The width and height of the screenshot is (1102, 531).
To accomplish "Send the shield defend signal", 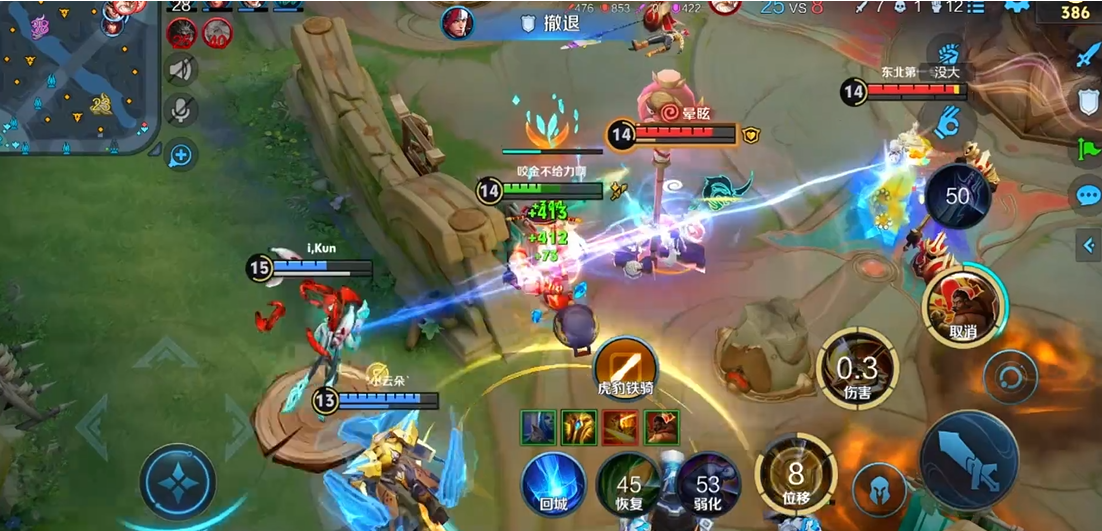I will click(x=1087, y=101).
